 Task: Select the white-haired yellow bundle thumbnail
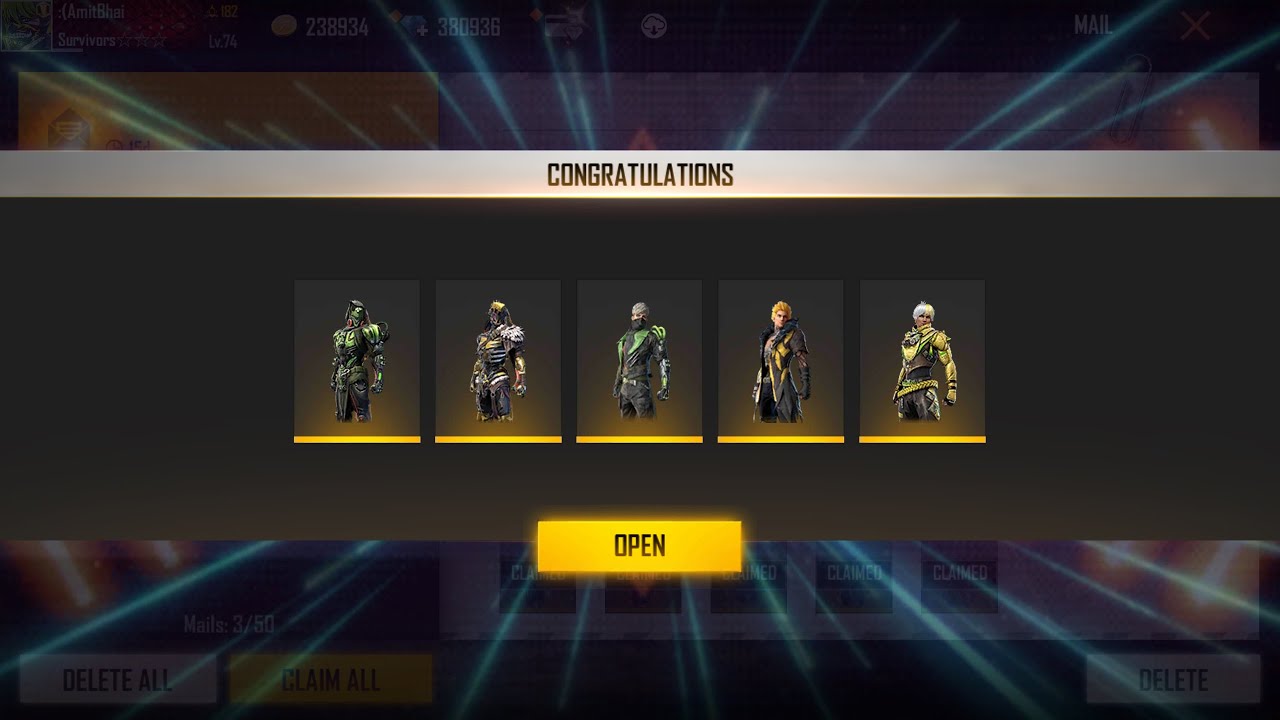tap(922, 360)
